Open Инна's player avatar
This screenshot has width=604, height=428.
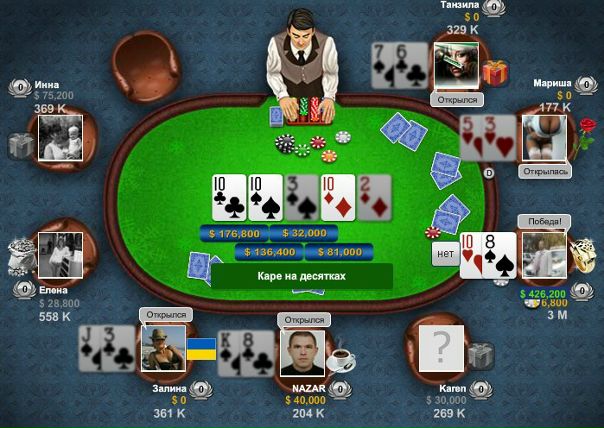60,137
